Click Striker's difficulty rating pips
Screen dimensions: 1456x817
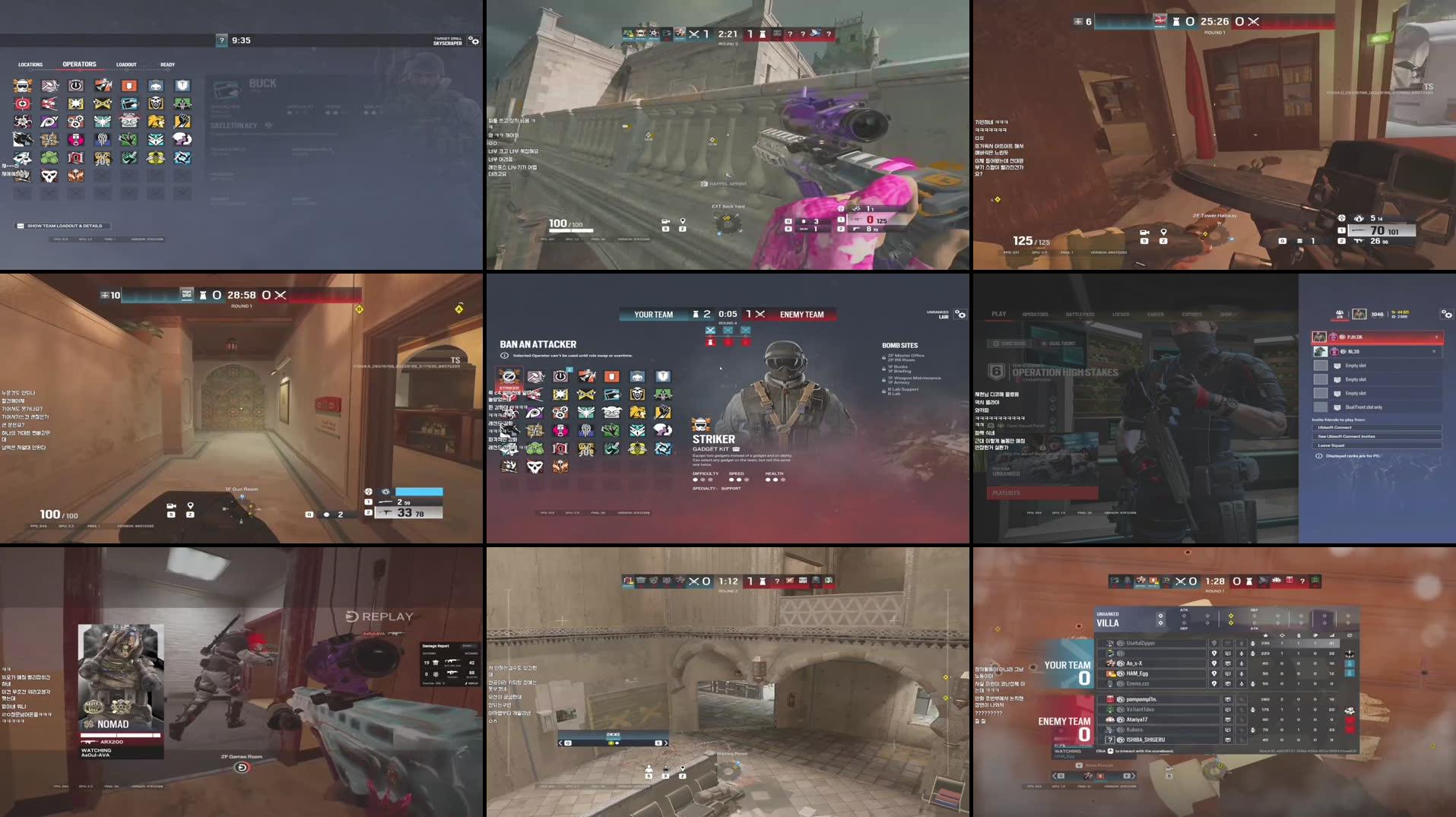(x=703, y=480)
